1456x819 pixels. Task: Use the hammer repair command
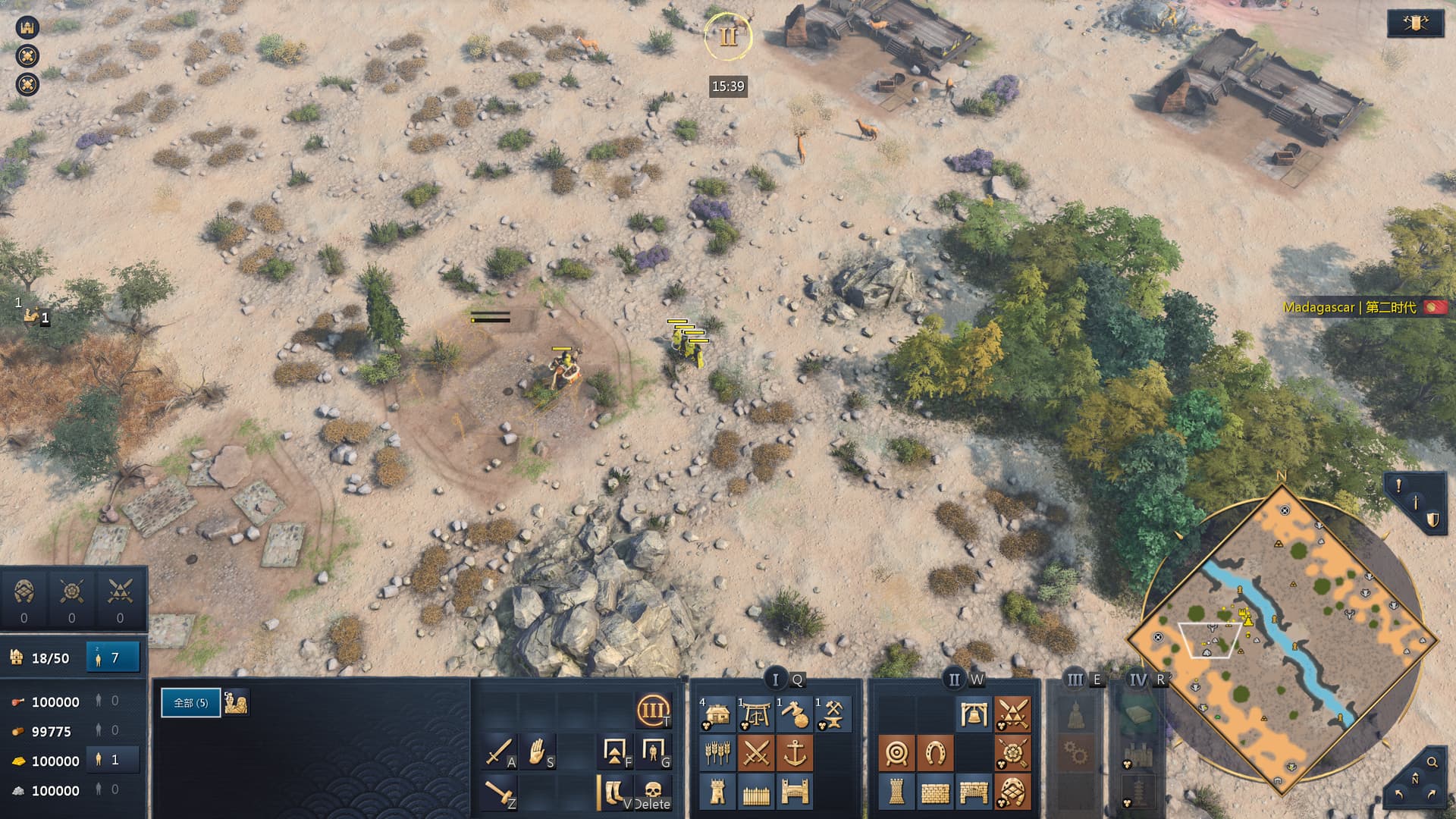(498, 792)
